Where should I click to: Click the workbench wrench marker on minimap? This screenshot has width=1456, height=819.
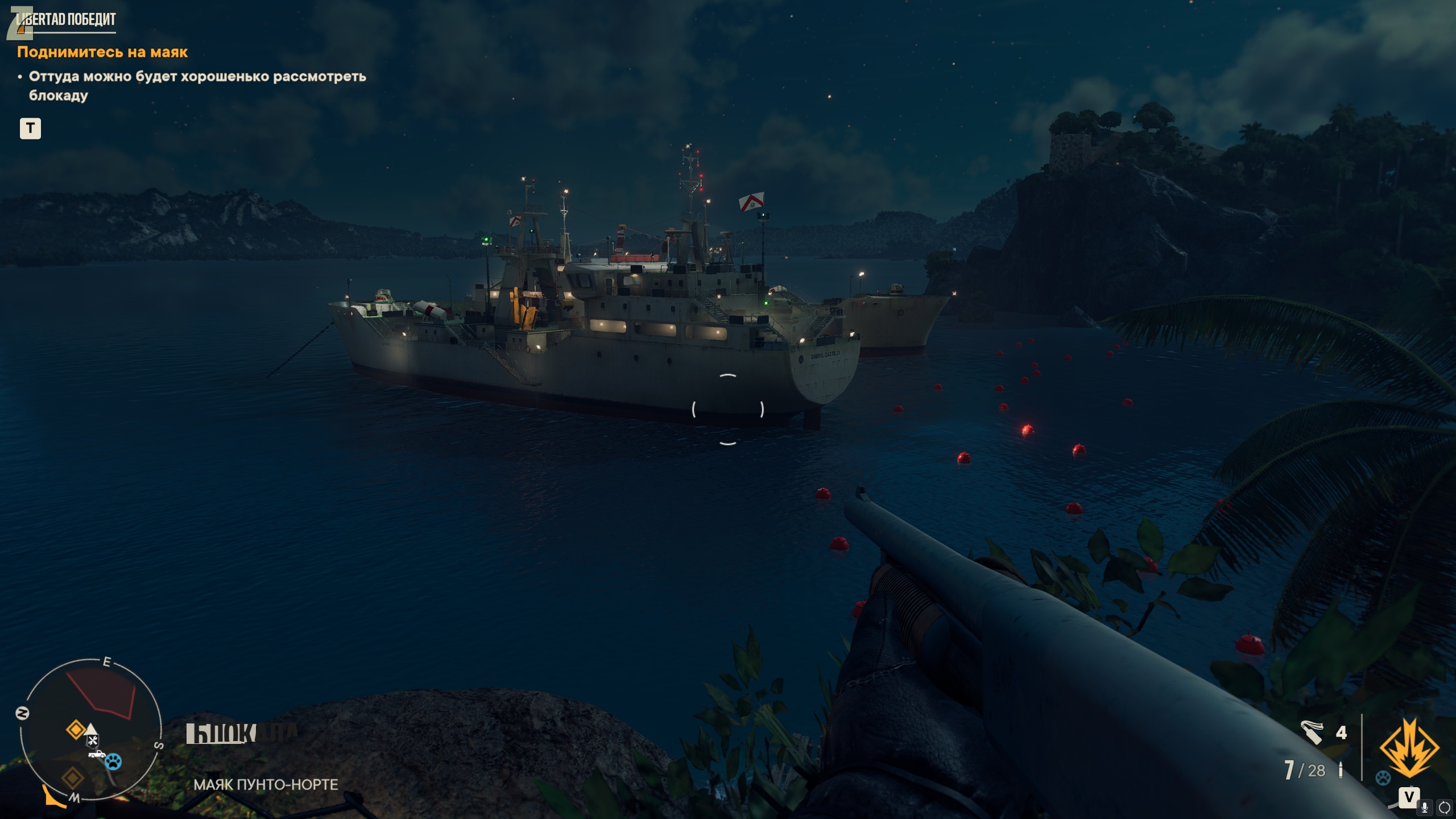click(x=92, y=741)
